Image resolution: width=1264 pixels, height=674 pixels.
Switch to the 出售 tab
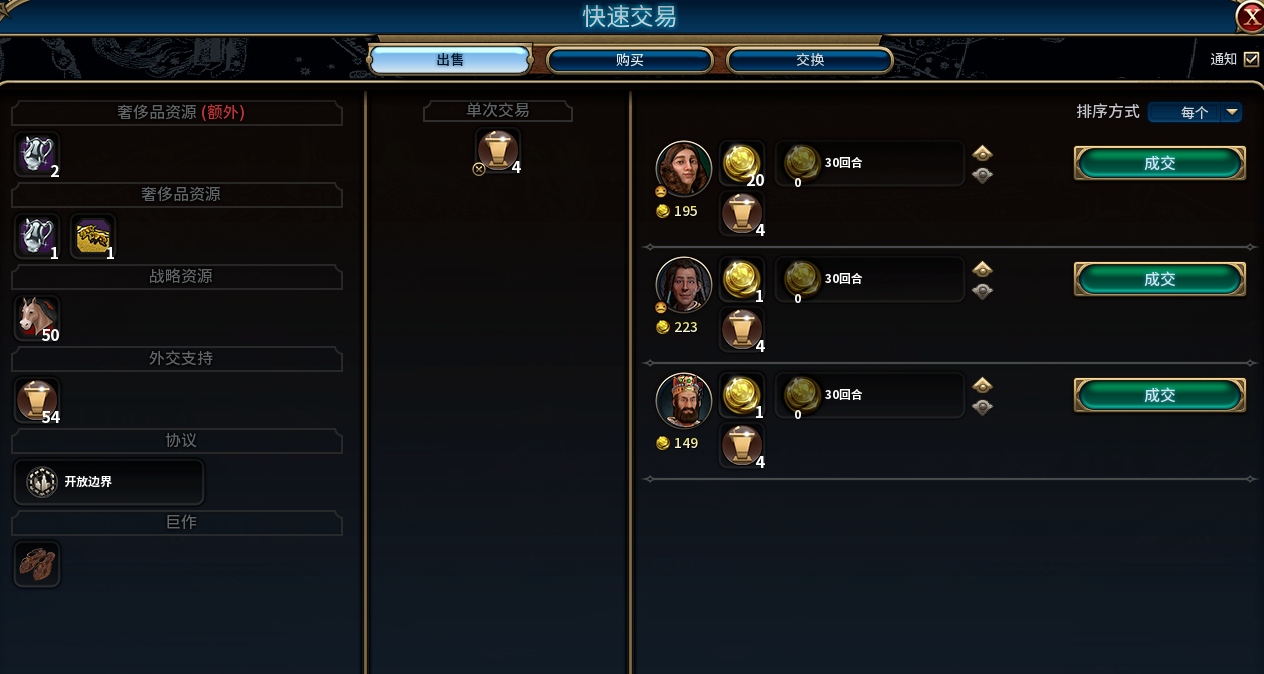coord(450,60)
